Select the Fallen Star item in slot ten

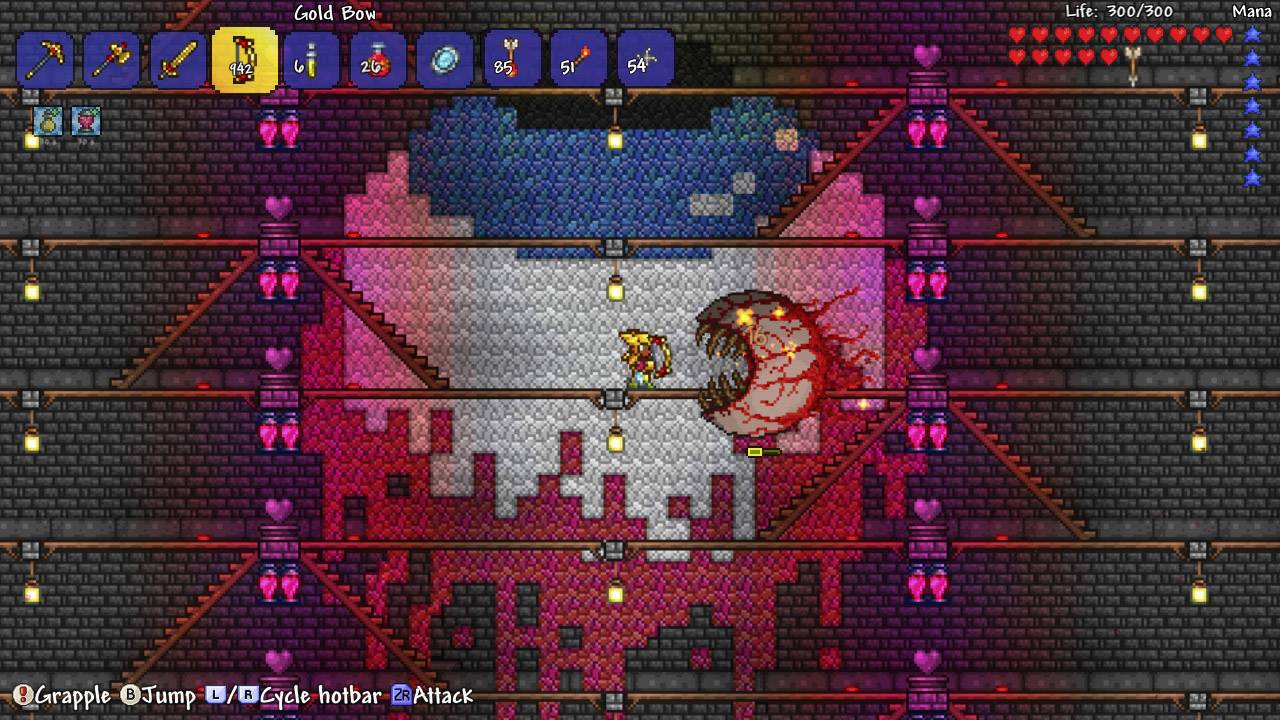(x=645, y=58)
